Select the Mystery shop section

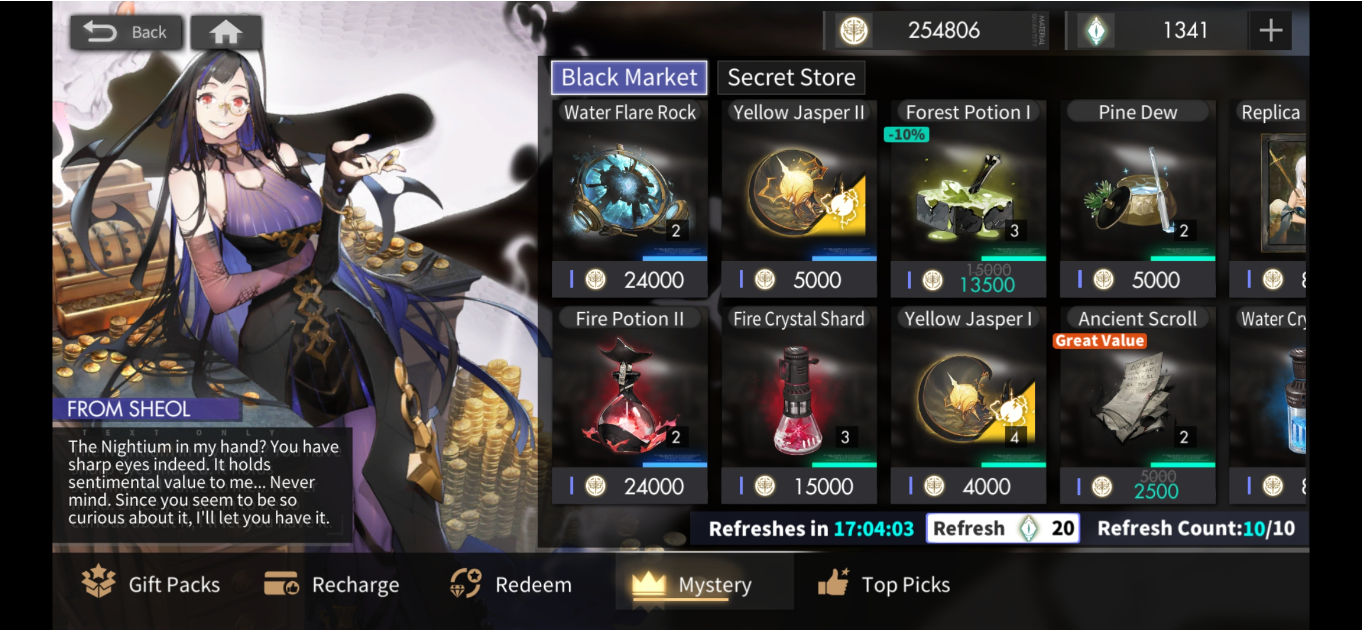(692, 585)
